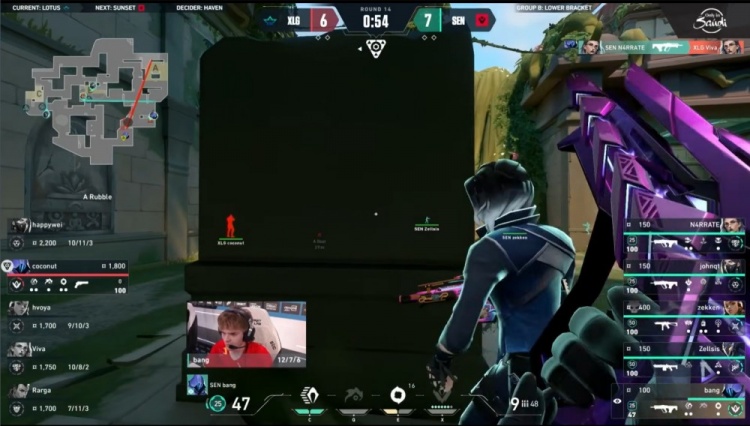Image resolution: width=750 pixels, height=426 pixels.
Task: Click the SEN team logo in scoreboard
Action: tap(480, 20)
